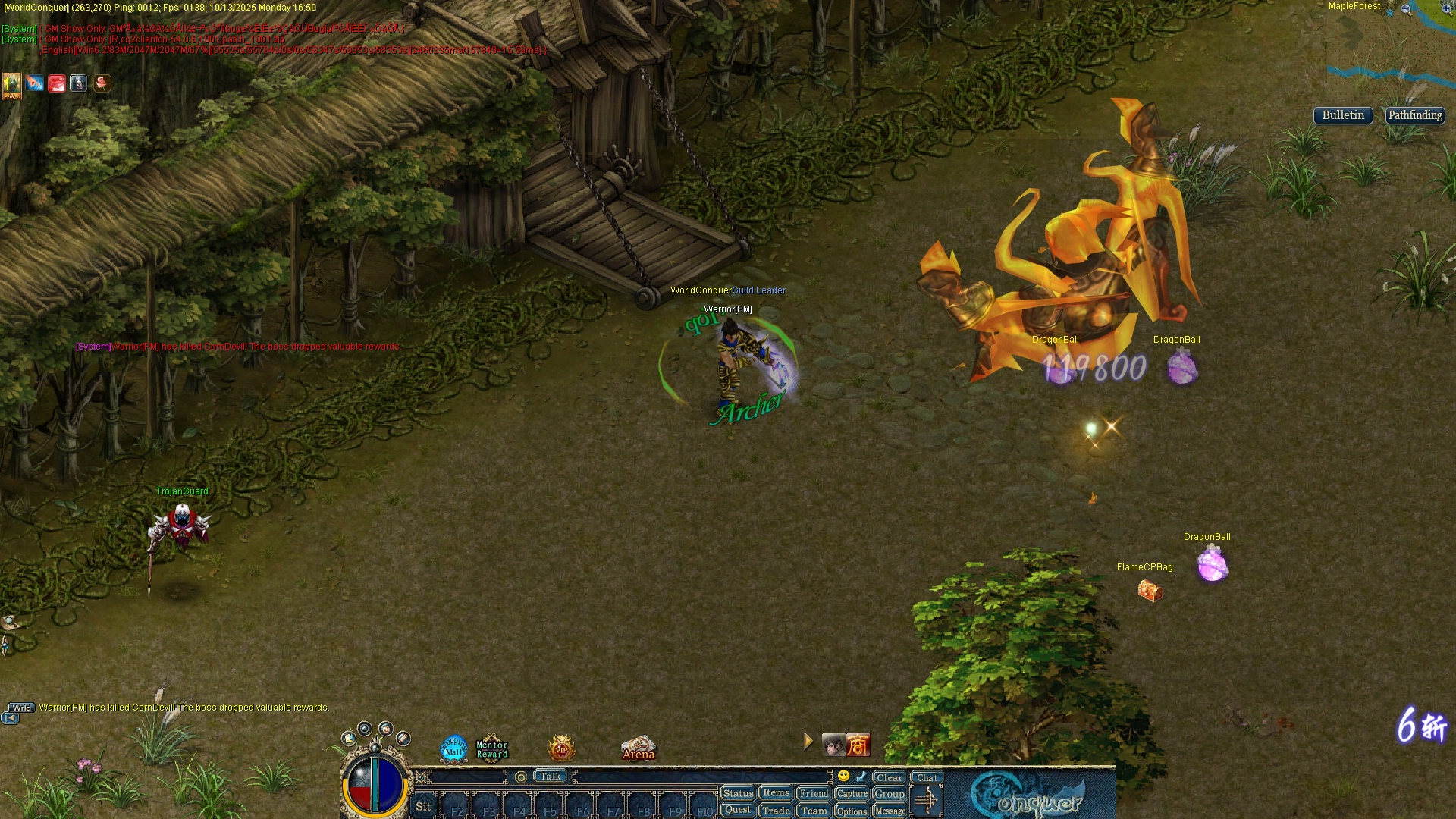Open the Mentor Reward icon
1456x819 pixels.
(x=491, y=748)
